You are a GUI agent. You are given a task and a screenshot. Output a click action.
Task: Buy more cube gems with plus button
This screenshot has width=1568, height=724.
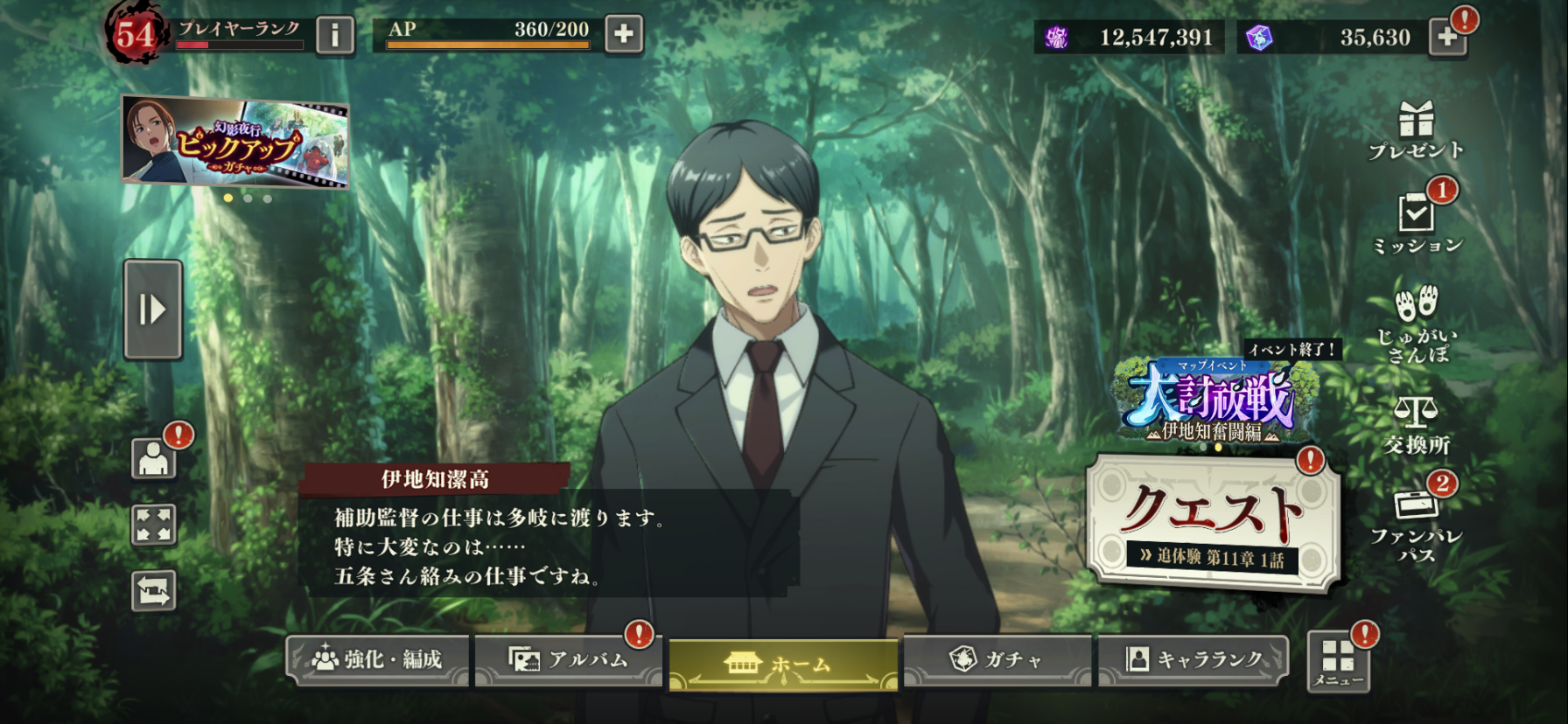click(x=1447, y=37)
